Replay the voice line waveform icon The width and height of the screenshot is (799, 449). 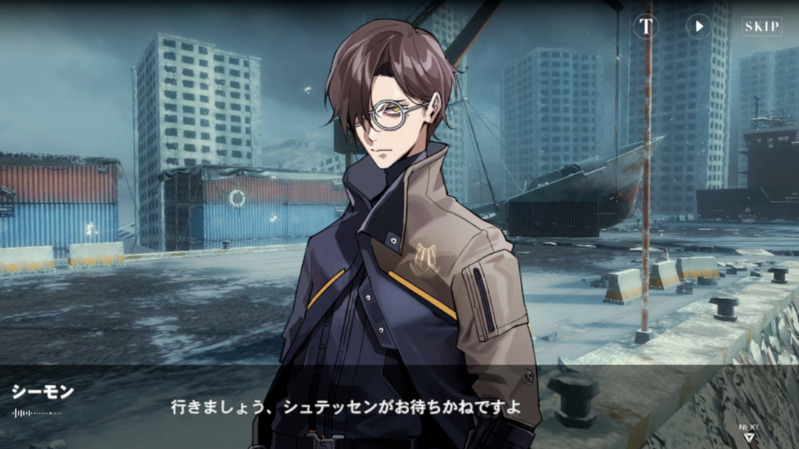pos(36,412)
